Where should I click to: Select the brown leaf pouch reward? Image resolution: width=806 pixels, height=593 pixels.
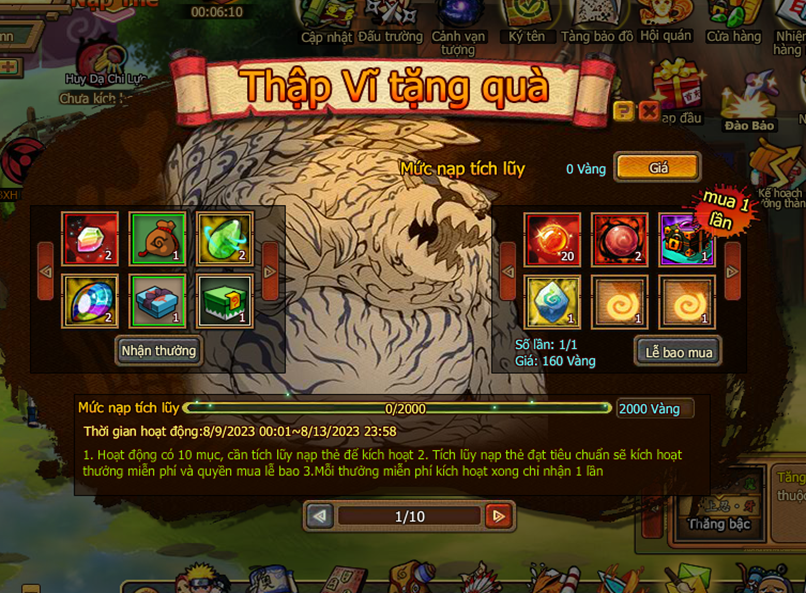pyautogui.click(x=157, y=238)
